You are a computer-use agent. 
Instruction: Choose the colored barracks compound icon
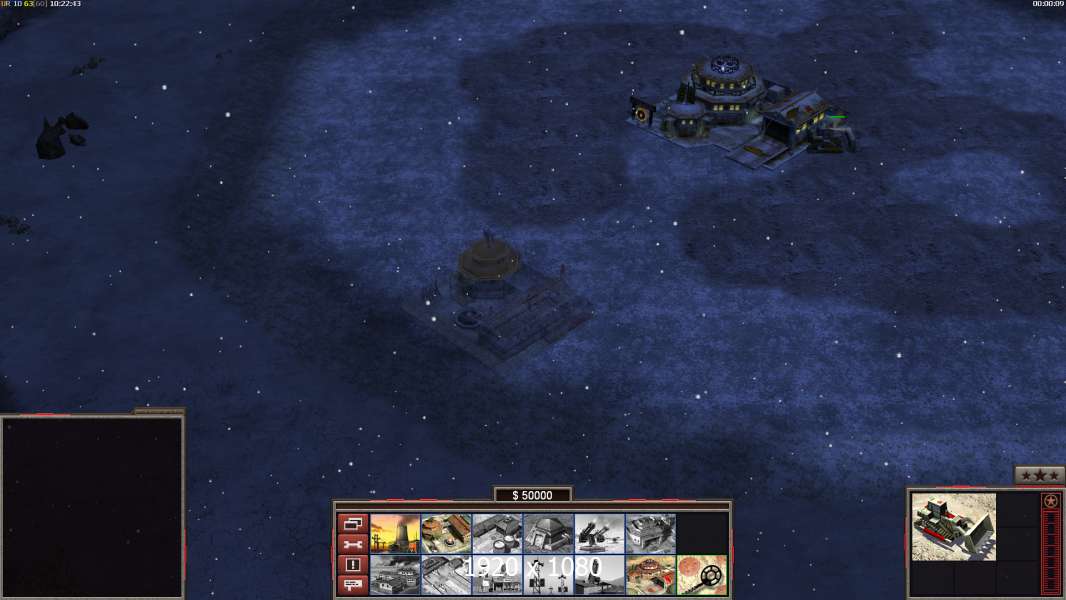pos(446,533)
